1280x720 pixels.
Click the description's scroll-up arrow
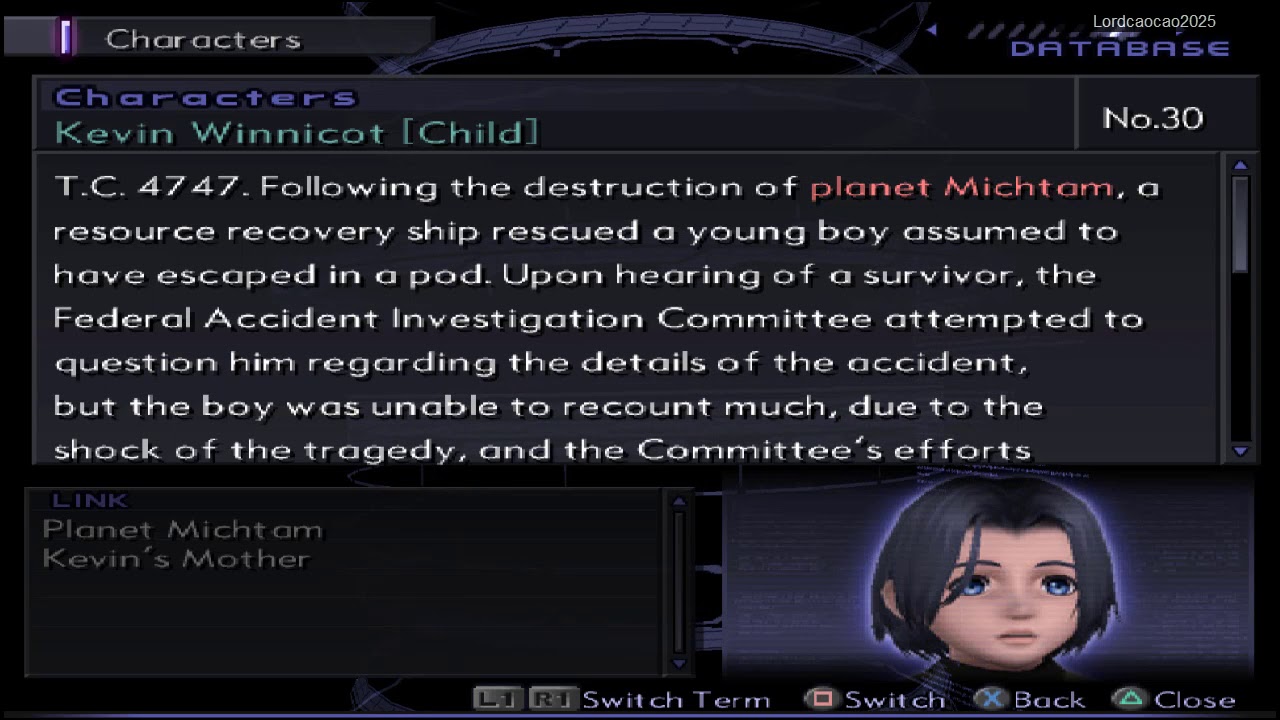click(x=1241, y=165)
